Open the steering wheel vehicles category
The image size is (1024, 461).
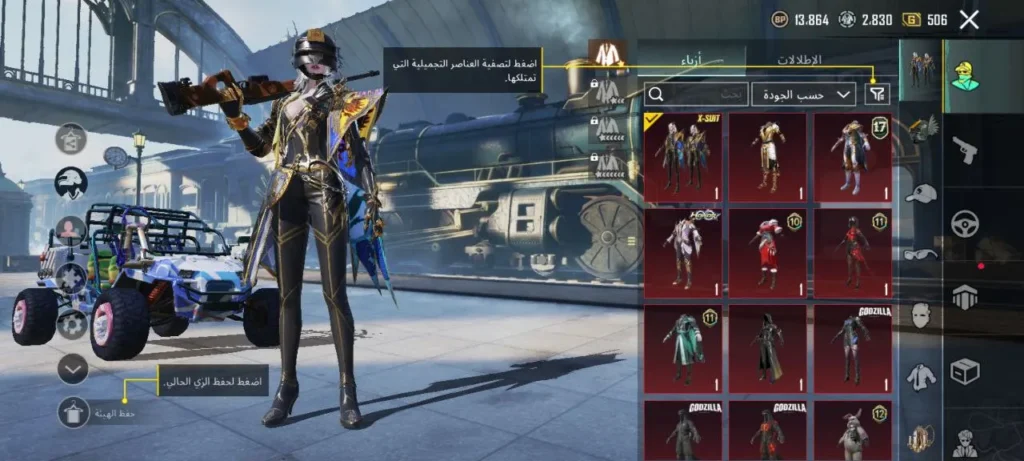965,223
